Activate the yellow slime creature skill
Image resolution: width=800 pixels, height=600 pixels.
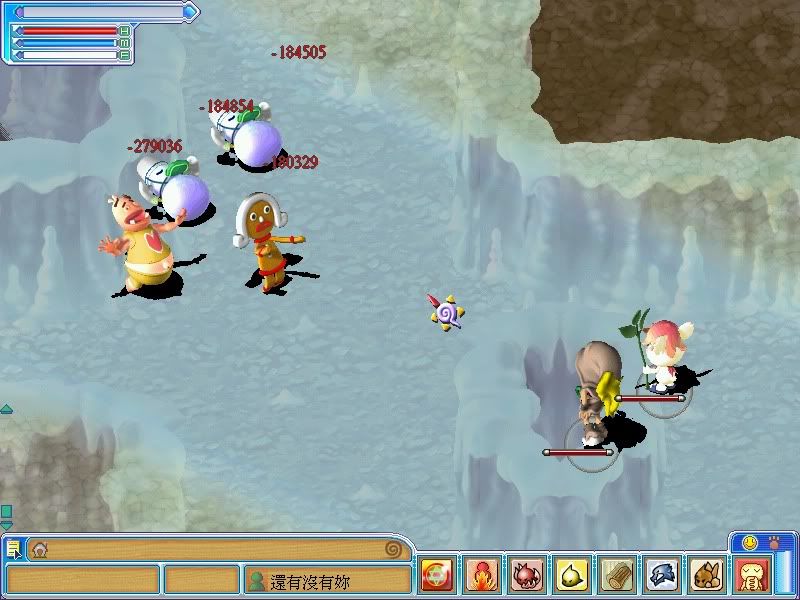tap(572, 576)
